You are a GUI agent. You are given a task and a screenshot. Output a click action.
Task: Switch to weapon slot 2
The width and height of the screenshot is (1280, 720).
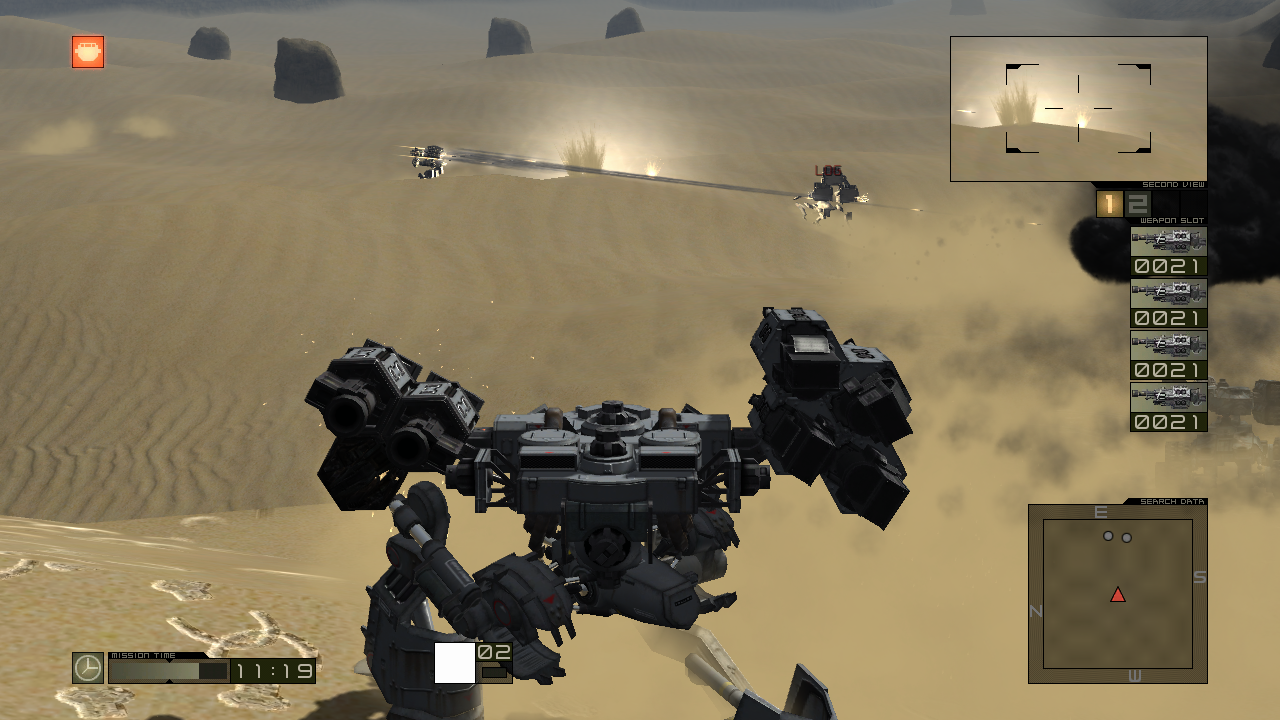point(1137,202)
